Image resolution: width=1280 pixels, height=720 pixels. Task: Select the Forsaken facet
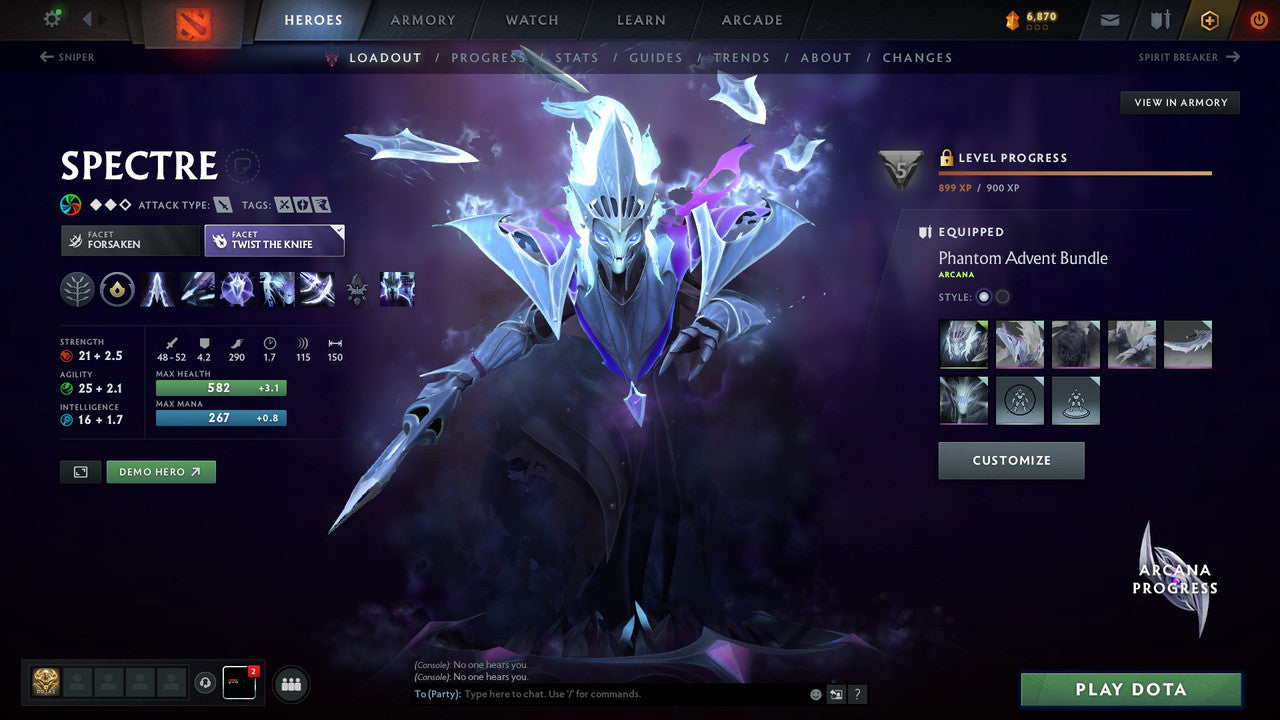point(129,240)
